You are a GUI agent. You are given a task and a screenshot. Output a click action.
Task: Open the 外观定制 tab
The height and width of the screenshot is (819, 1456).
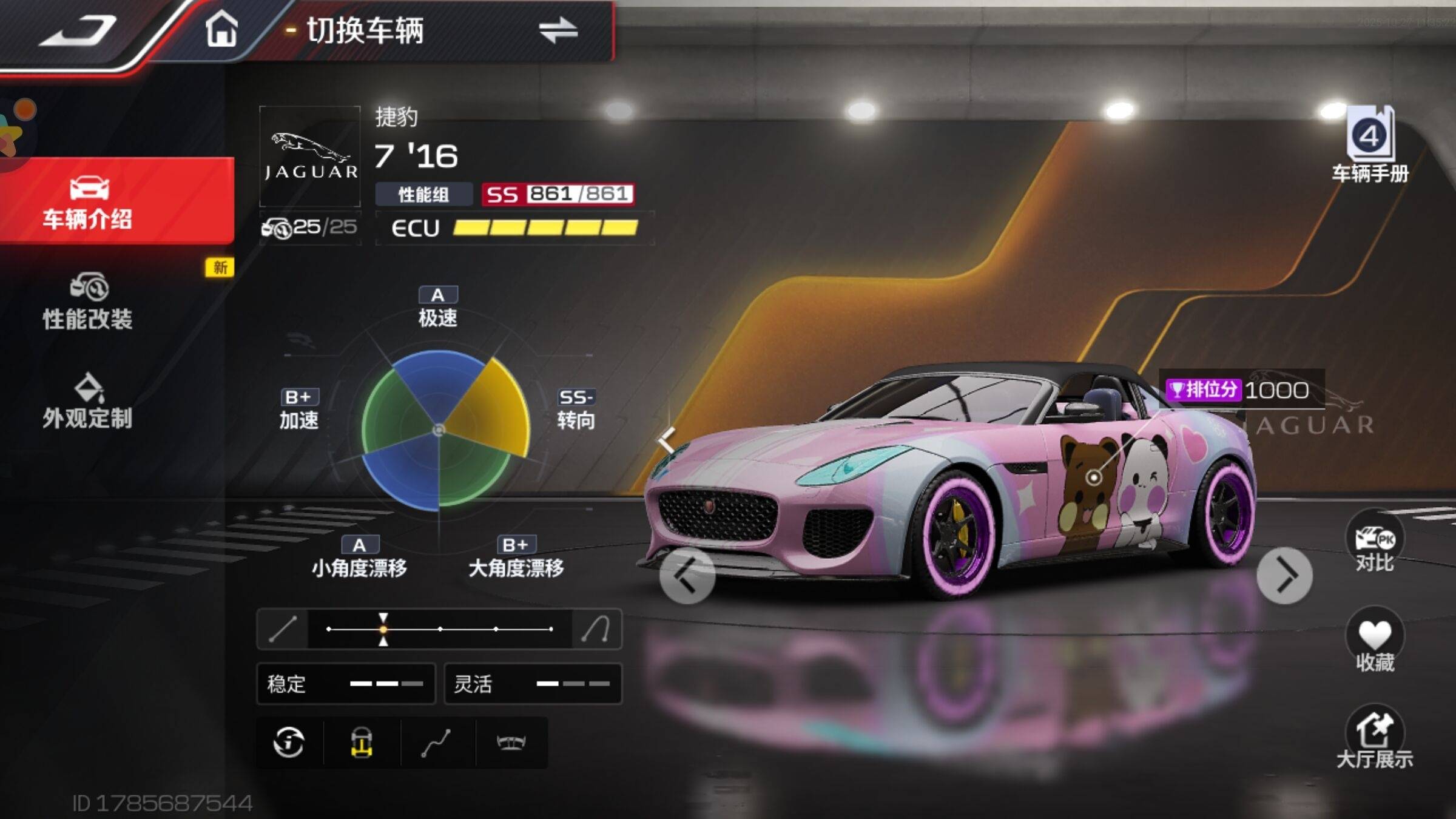88,402
